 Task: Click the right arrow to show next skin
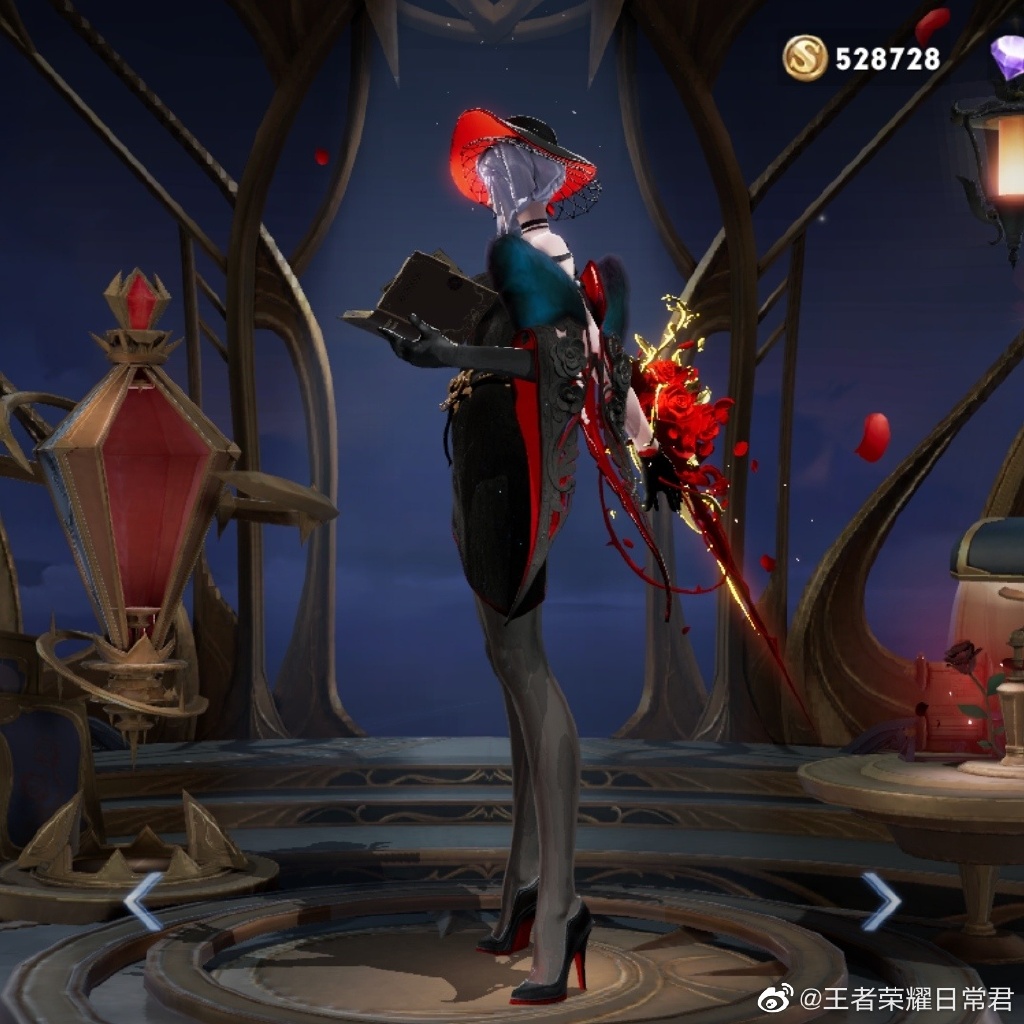tap(881, 900)
